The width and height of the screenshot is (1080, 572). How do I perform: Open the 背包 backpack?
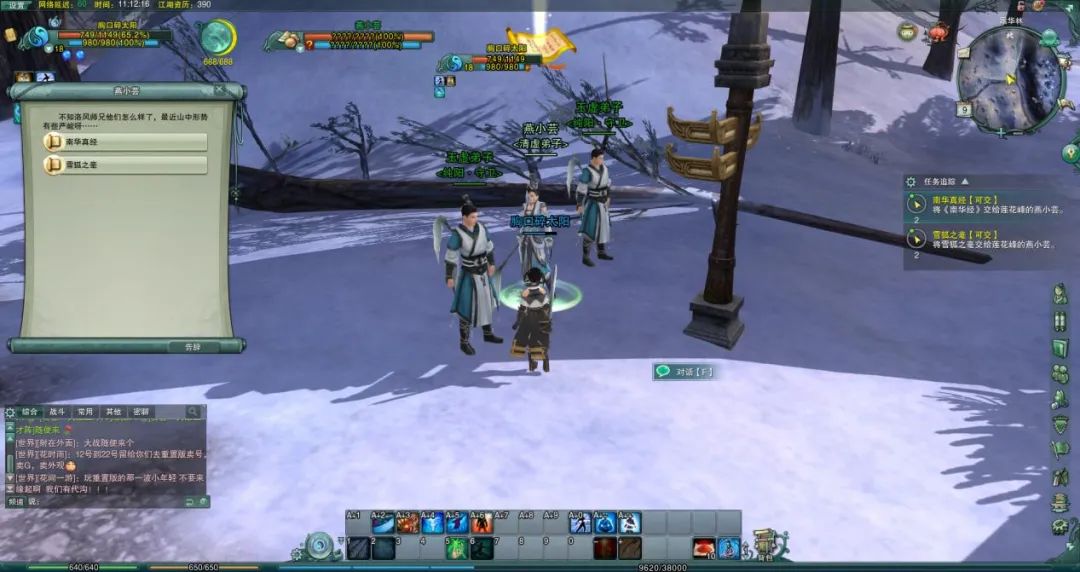pyautogui.click(x=764, y=545)
